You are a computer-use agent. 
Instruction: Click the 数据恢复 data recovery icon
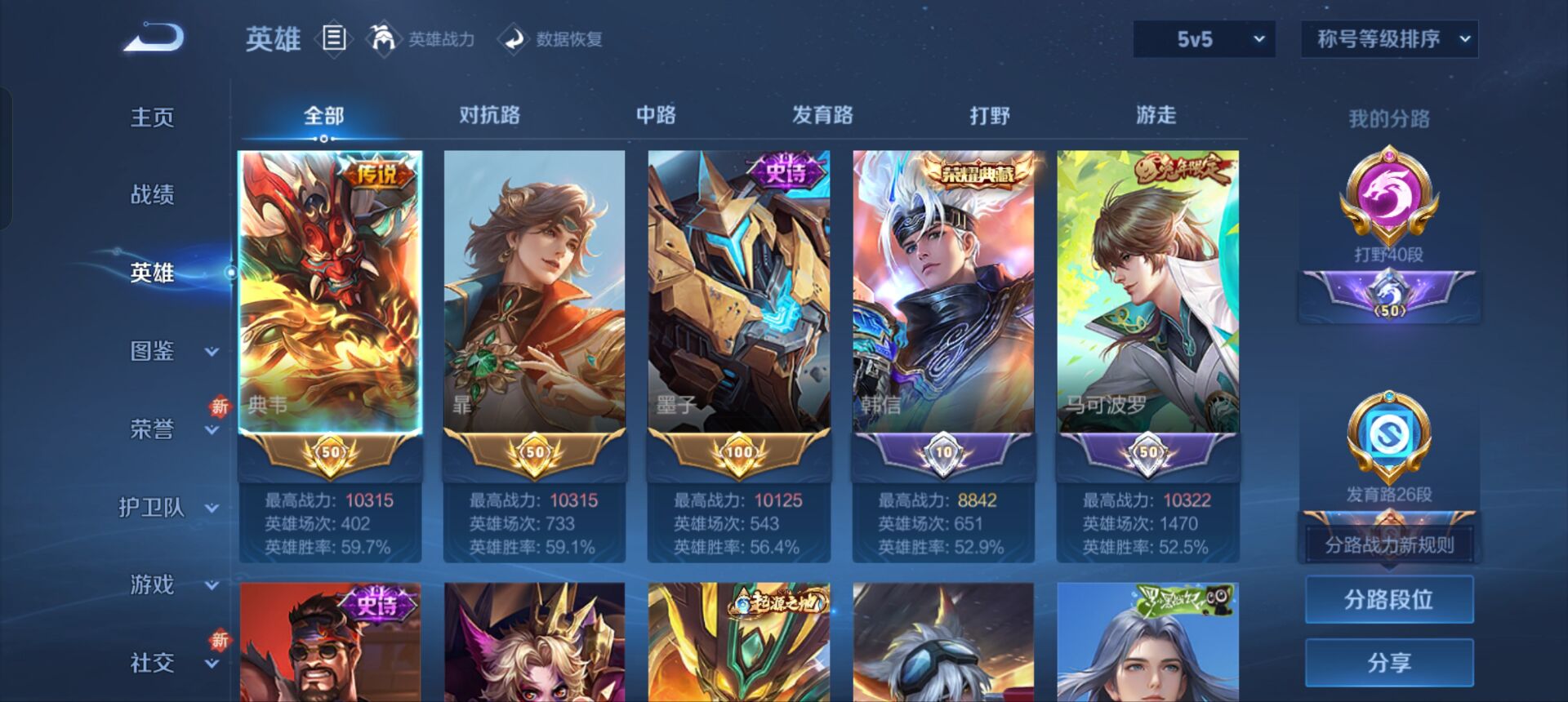tap(514, 38)
